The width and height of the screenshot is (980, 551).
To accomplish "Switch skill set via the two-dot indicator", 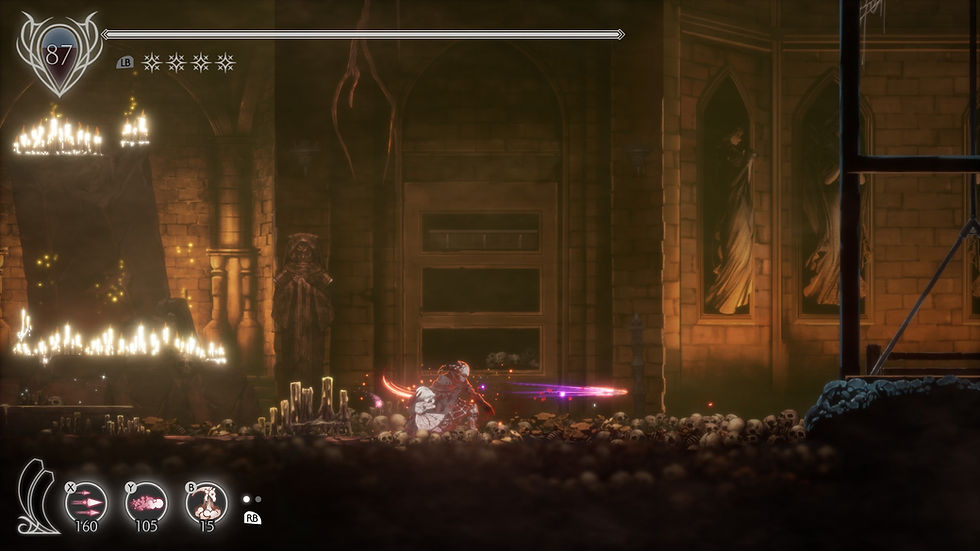I will tap(252, 499).
